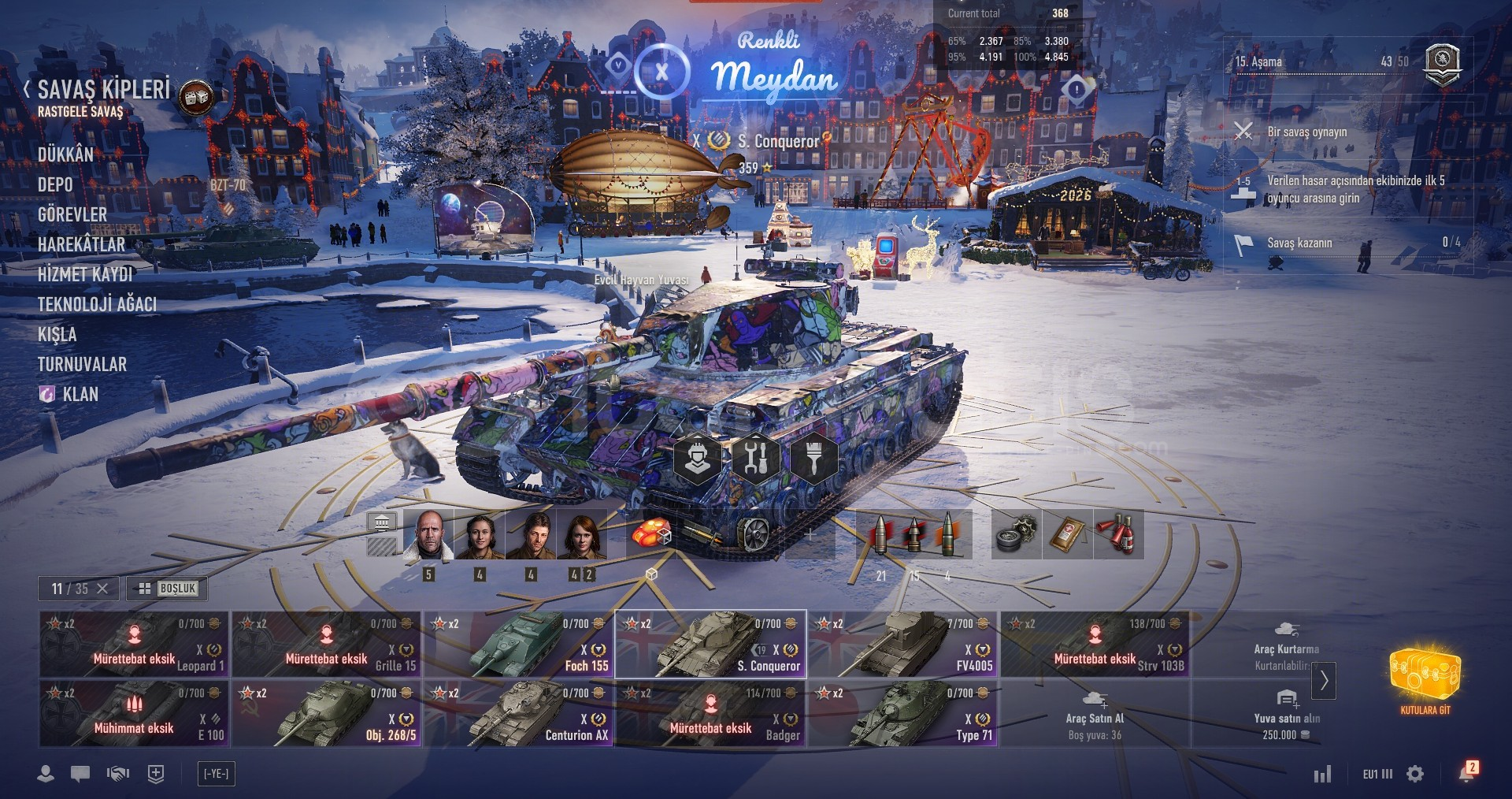The height and width of the screenshot is (799, 1512).
Task: Switch to the Type 71 tank
Action: (x=902, y=714)
